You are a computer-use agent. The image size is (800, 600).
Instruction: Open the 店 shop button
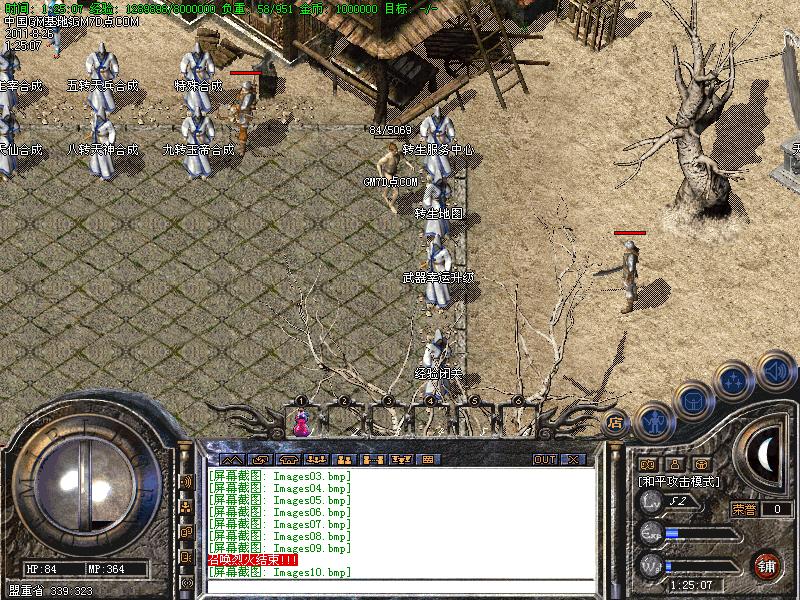616,422
